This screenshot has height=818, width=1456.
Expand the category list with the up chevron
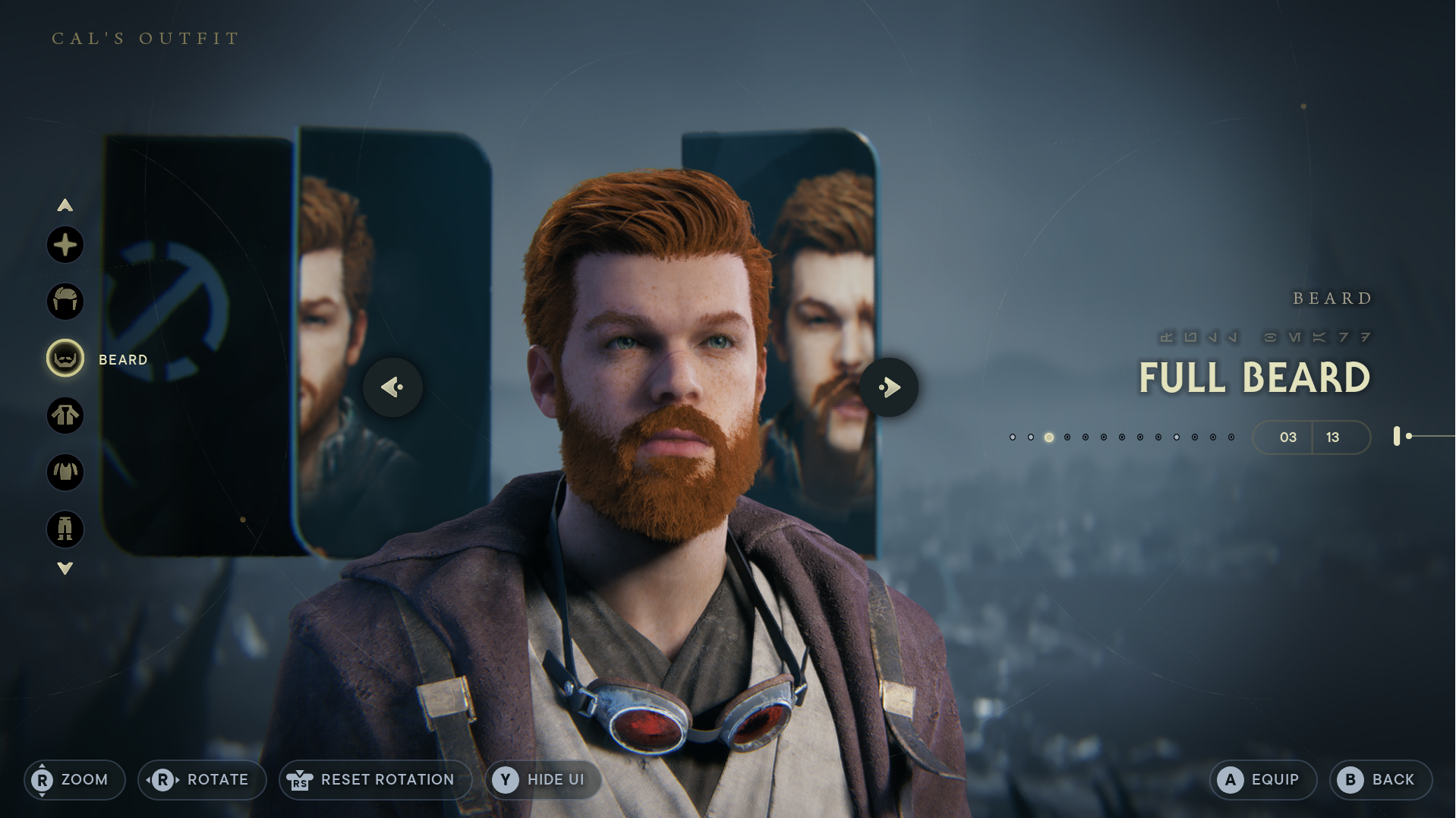pos(65,205)
